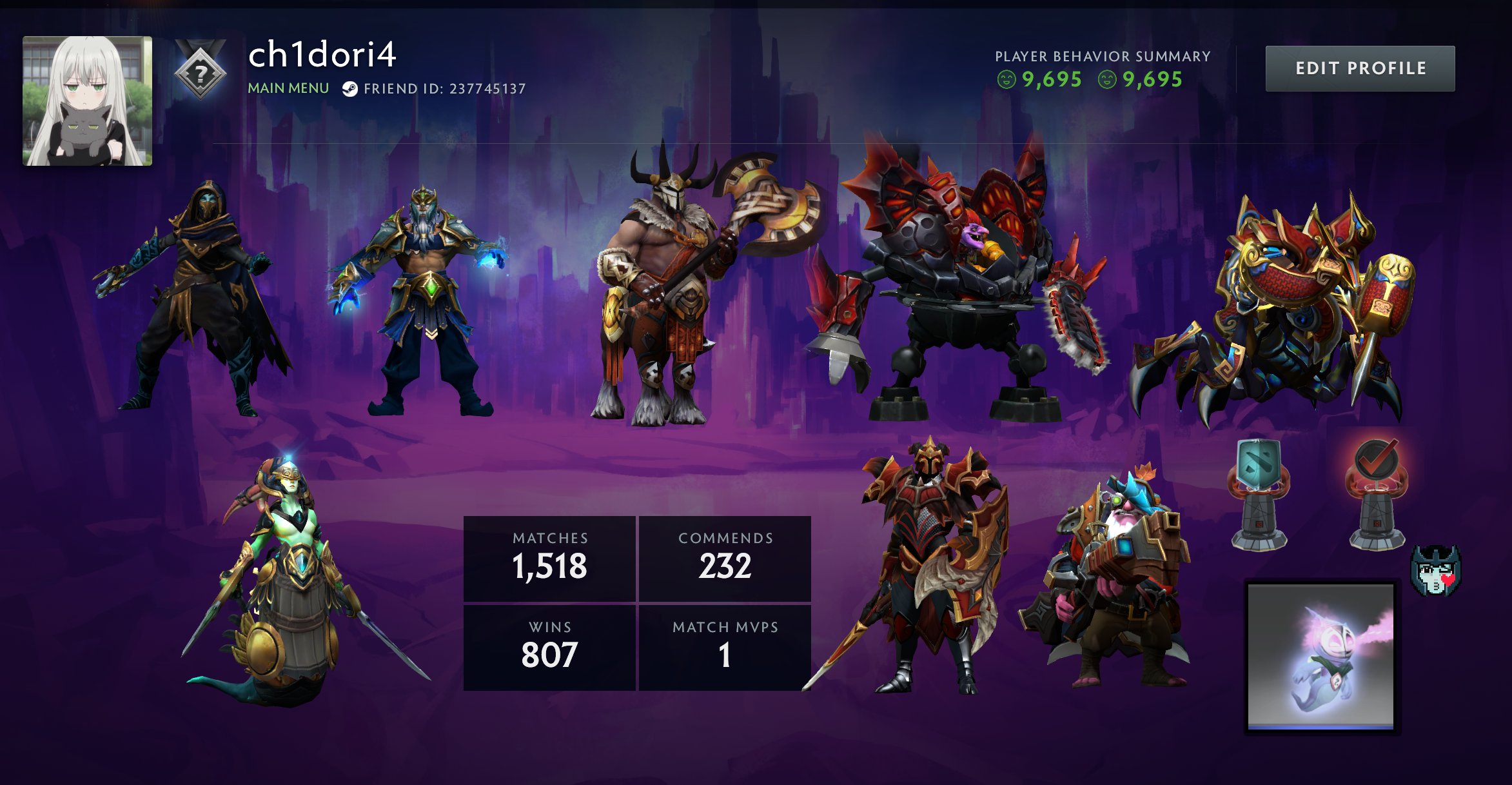
Task: Select the unranked question mark rank medal
Action: tap(201, 72)
